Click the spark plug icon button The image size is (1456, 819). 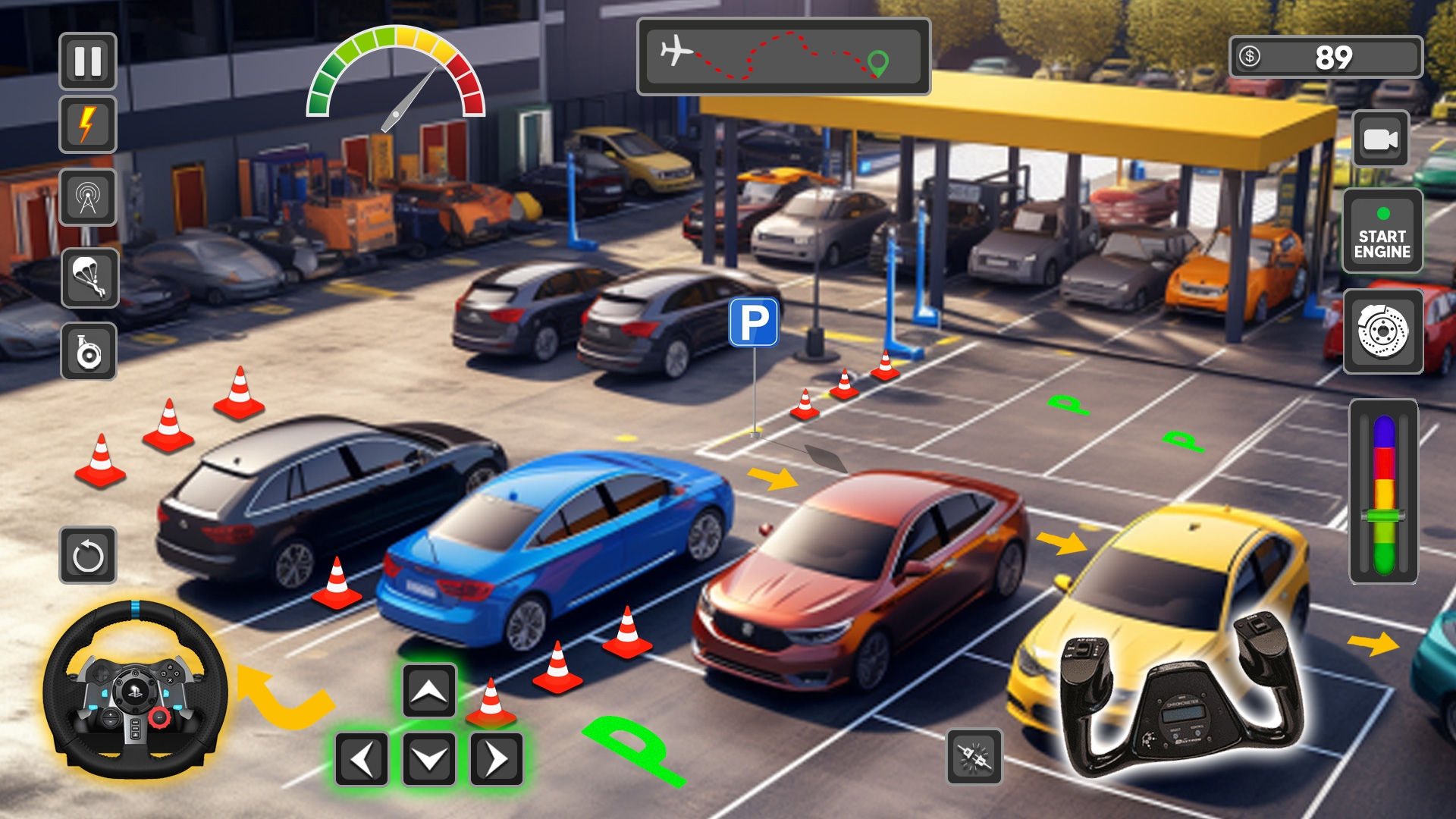coord(974,757)
